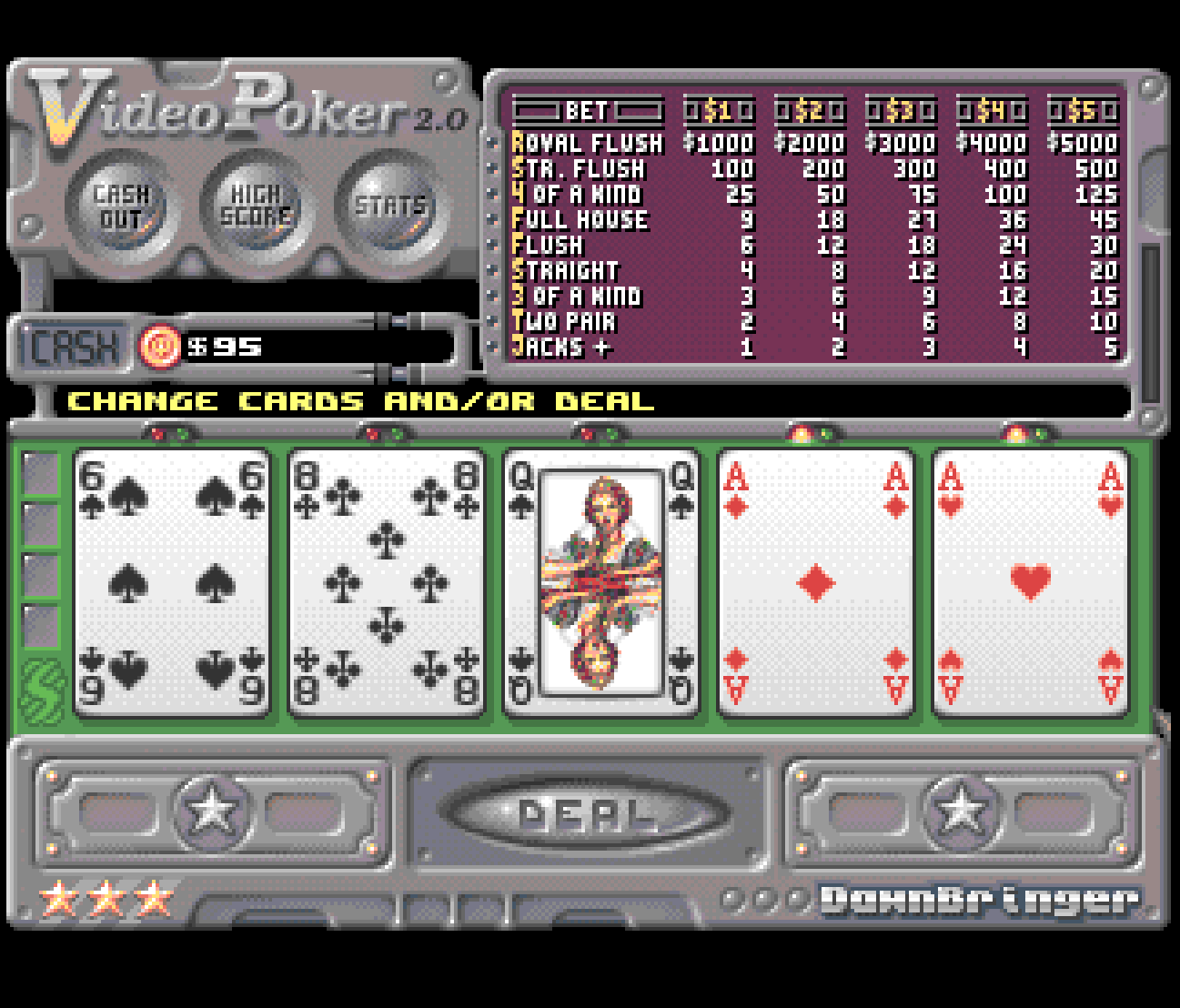Hit the Deal button
Screen dimensions: 1180x1008
point(587,813)
